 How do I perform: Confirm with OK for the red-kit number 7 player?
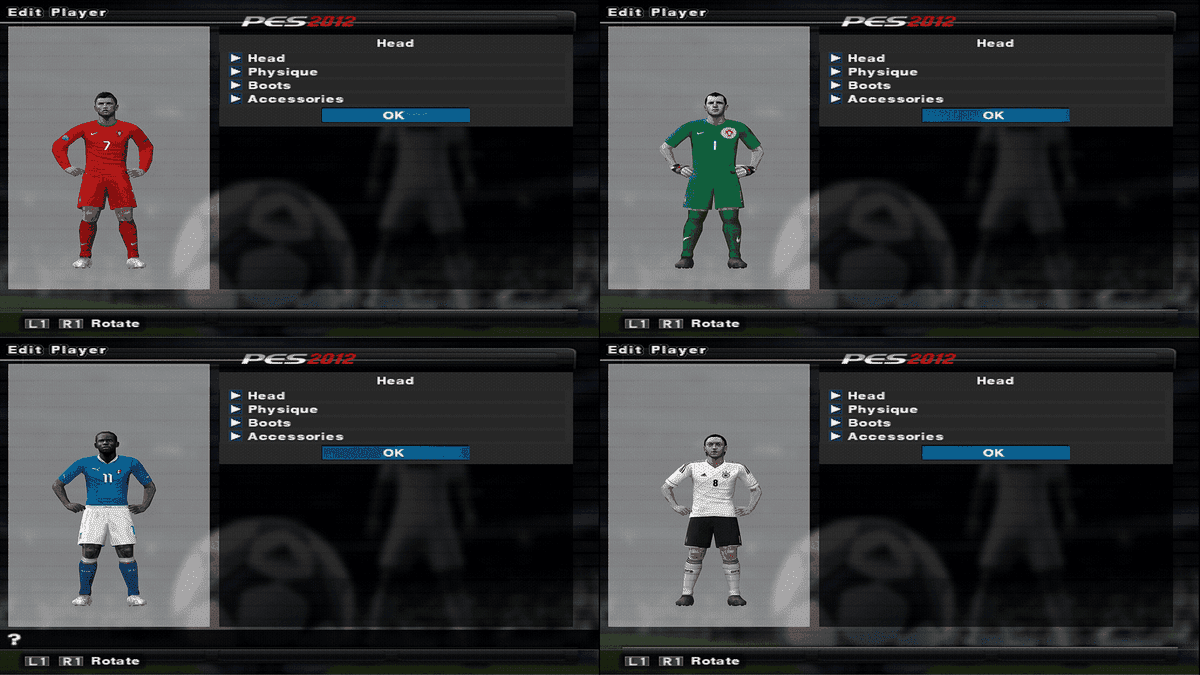[395, 115]
